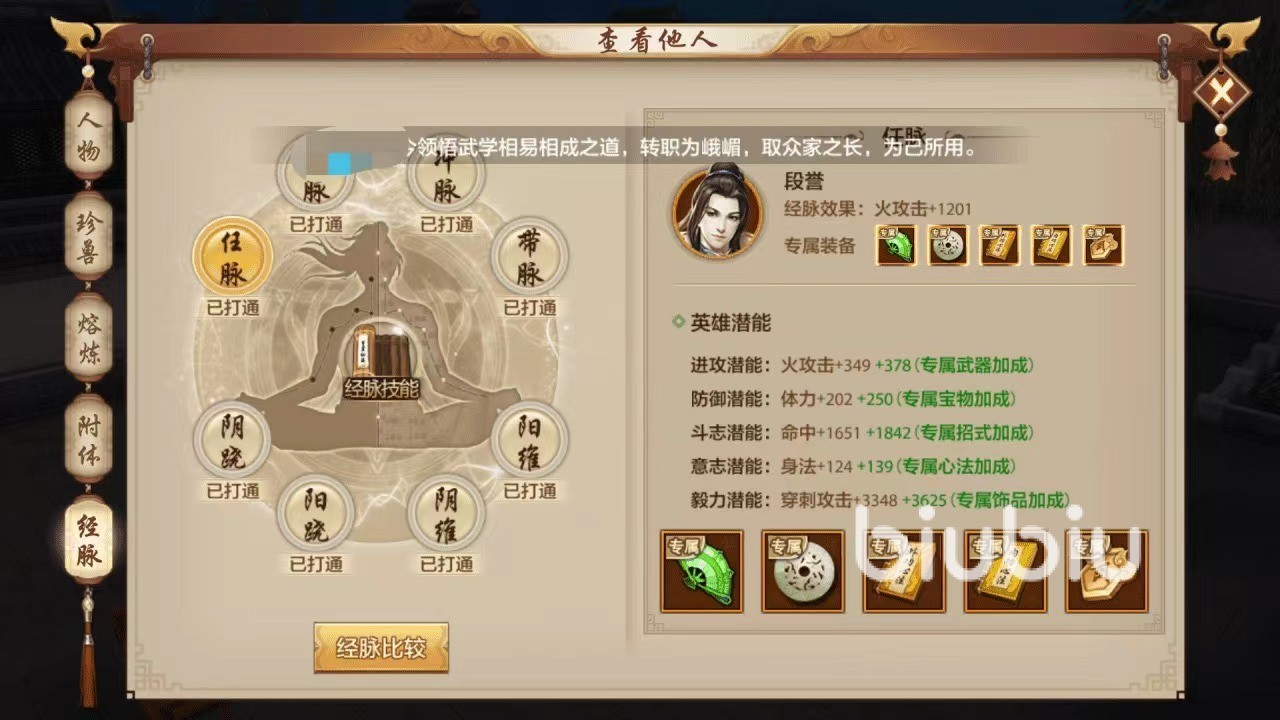Click the 阳维 meridian node
Viewport: 1280px width, 720px height.
(530, 443)
